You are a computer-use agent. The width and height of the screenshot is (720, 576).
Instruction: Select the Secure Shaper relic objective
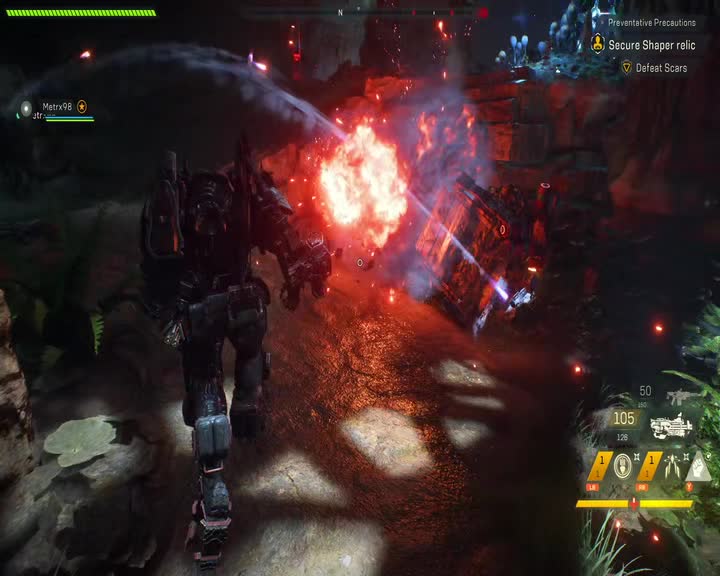click(652, 45)
